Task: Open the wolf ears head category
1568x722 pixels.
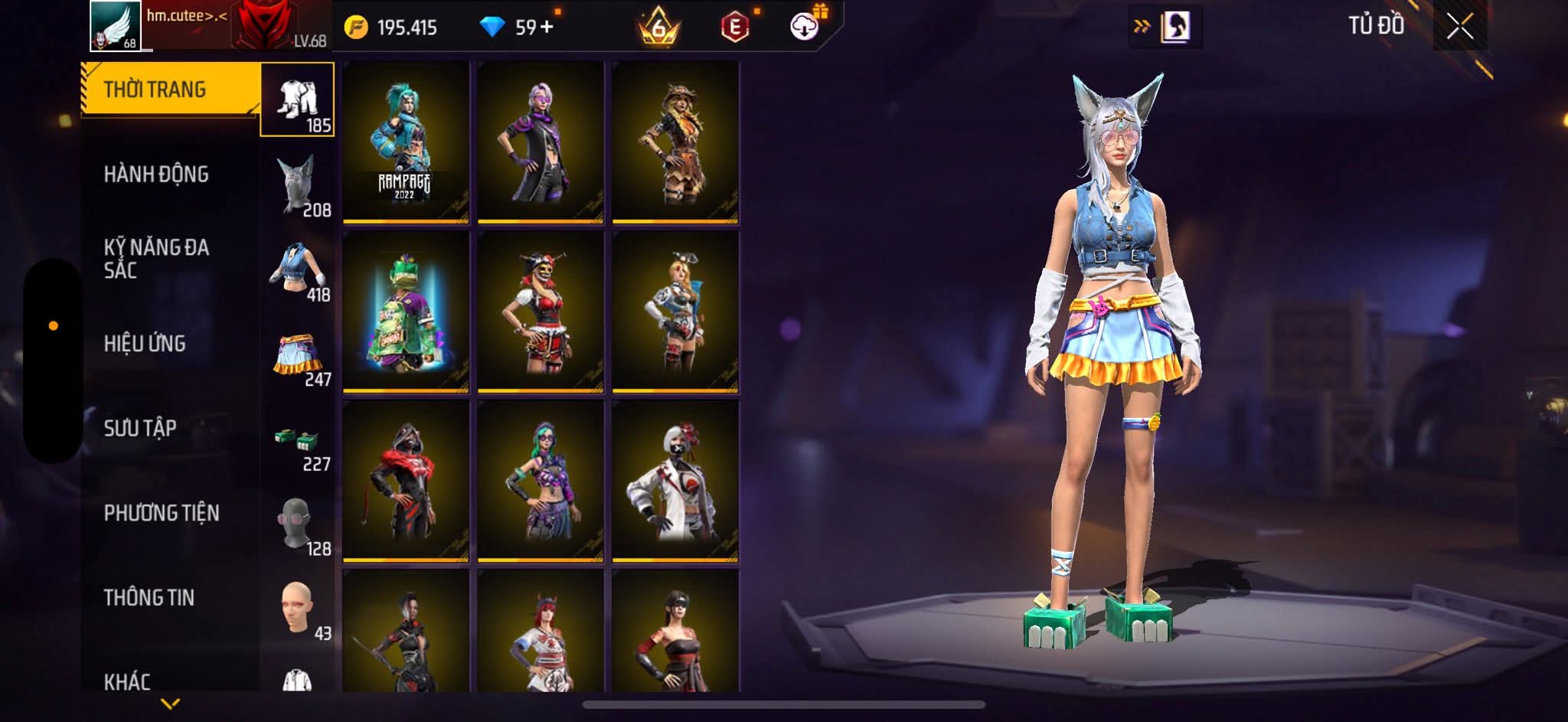Action: pos(297,185)
